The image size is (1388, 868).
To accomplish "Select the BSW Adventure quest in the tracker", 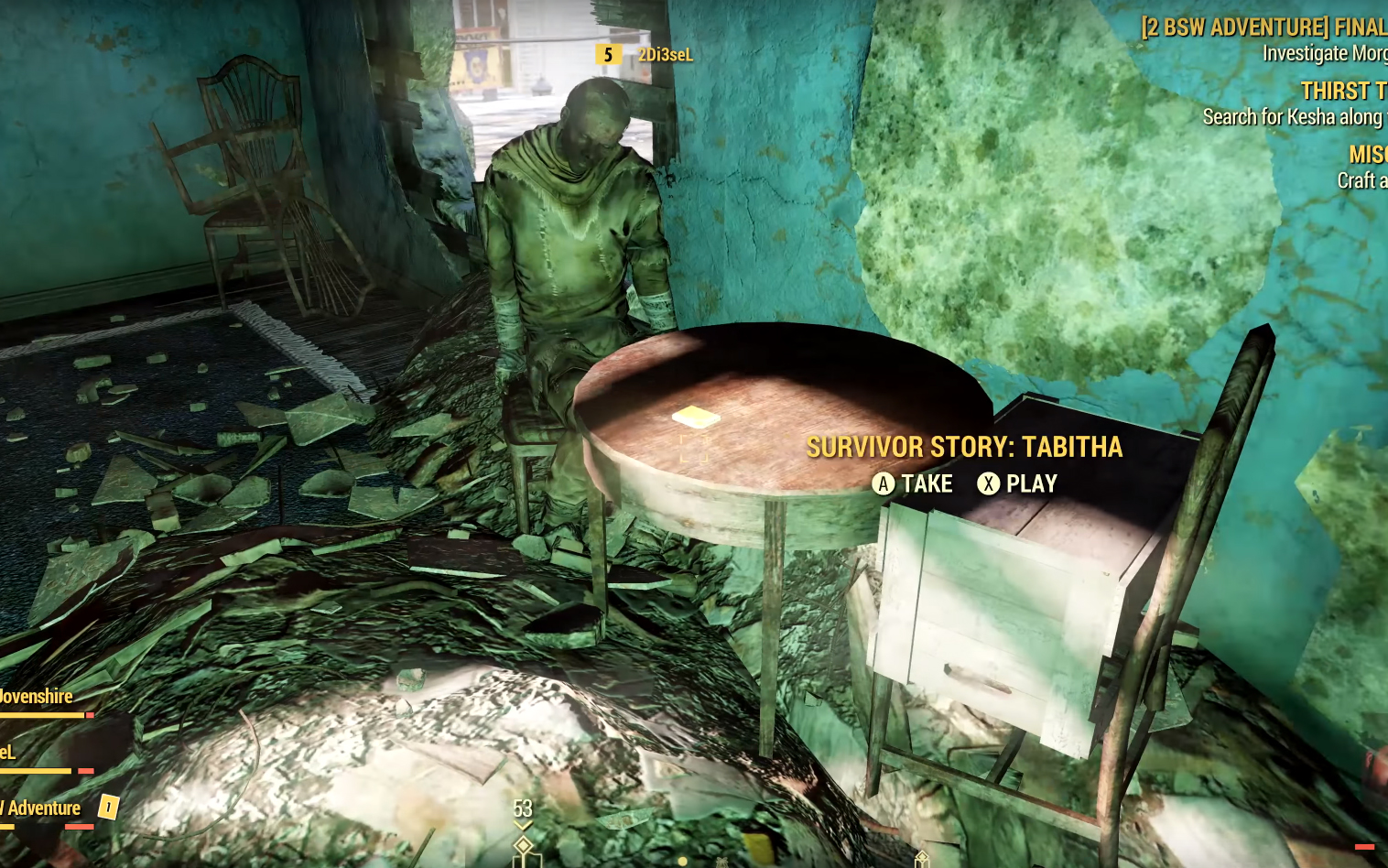I will click(x=1263, y=27).
